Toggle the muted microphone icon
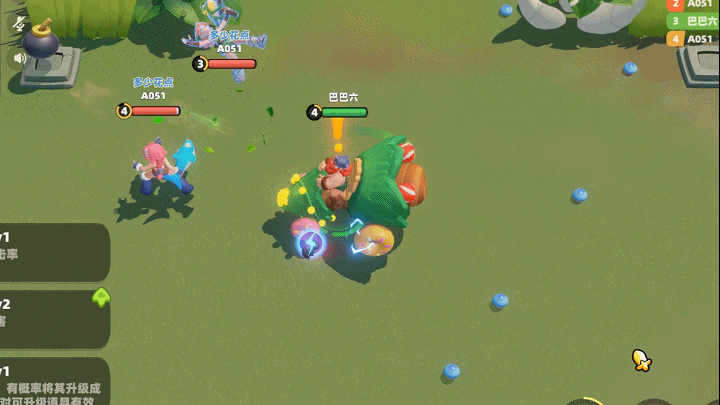This screenshot has width=720, height=405. tap(18, 22)
